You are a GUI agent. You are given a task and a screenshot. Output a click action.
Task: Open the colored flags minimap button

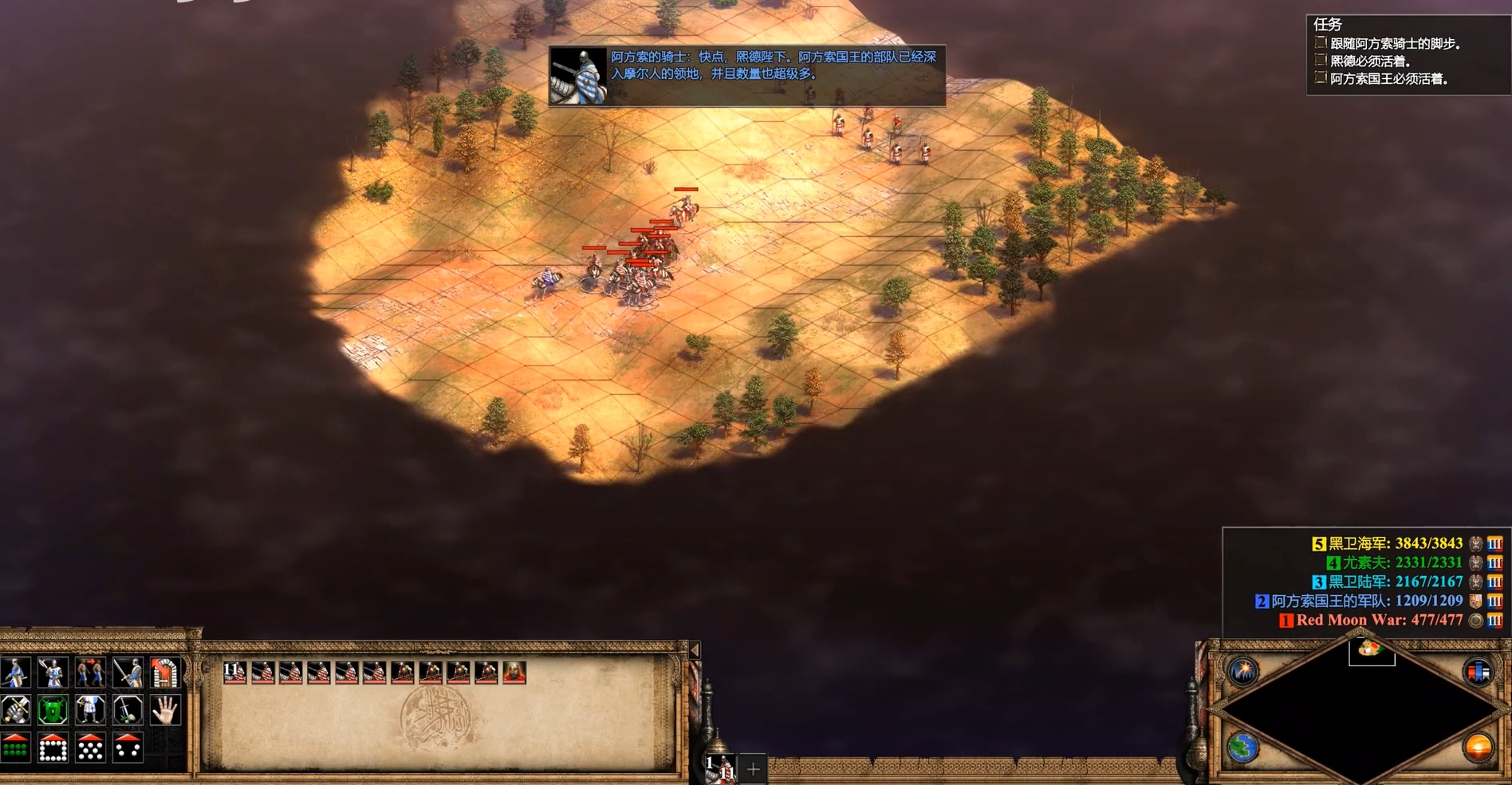coord(1478,672)
